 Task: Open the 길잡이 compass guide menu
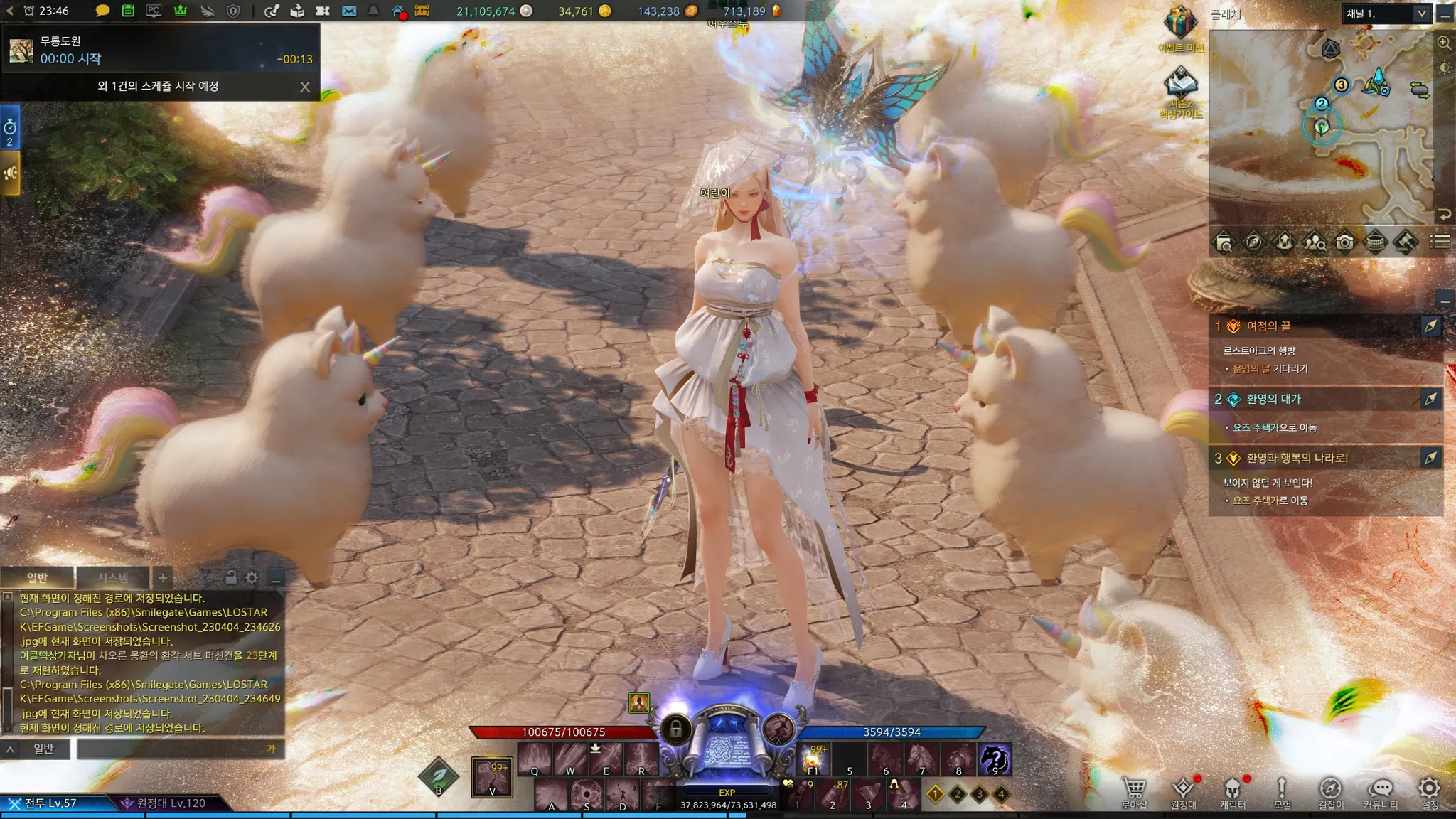(1330, 791)
